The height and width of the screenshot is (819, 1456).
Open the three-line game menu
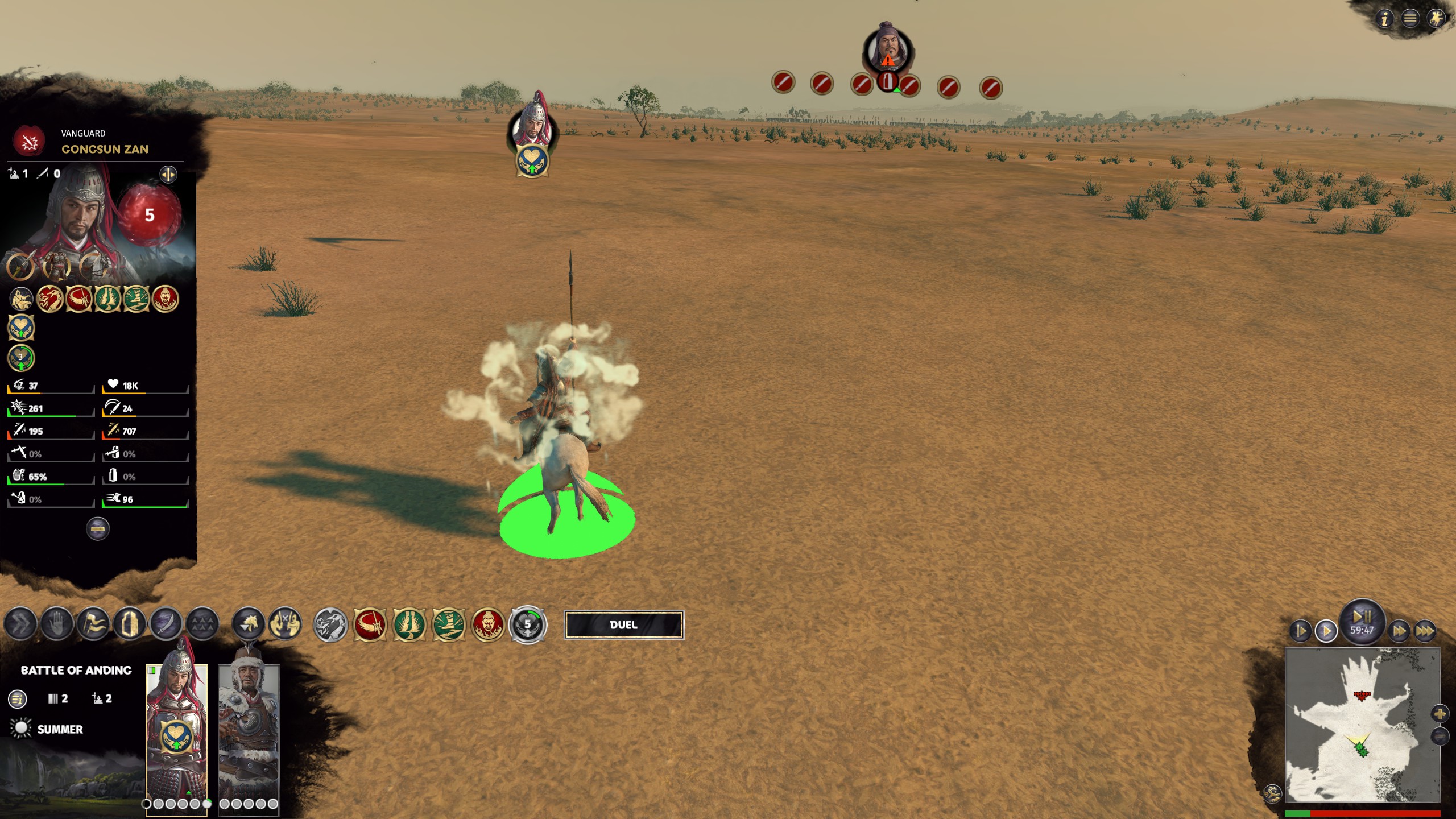[x=1410, y=19]
